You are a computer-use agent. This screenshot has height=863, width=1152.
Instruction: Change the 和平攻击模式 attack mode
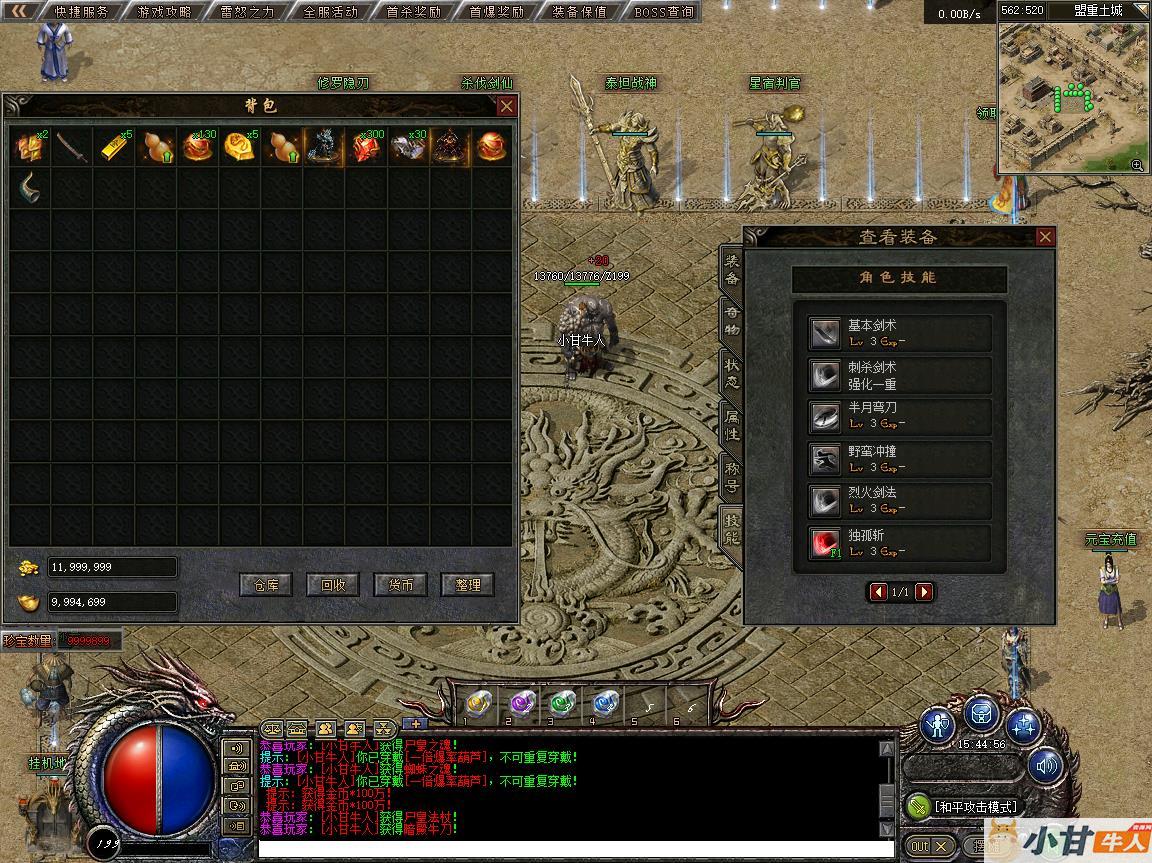[964, 806]
